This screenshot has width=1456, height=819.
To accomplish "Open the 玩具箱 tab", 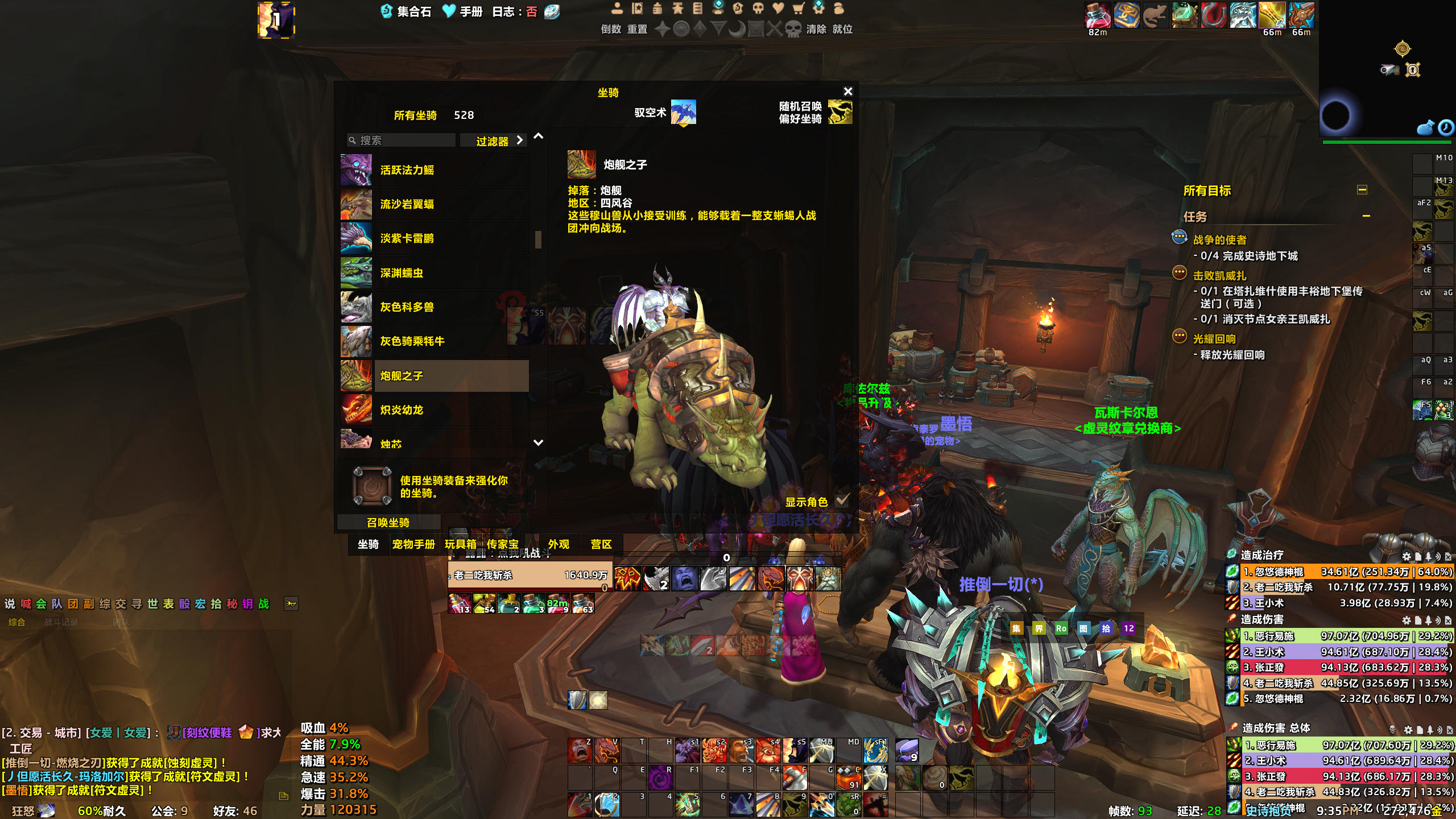I will 460,544.
